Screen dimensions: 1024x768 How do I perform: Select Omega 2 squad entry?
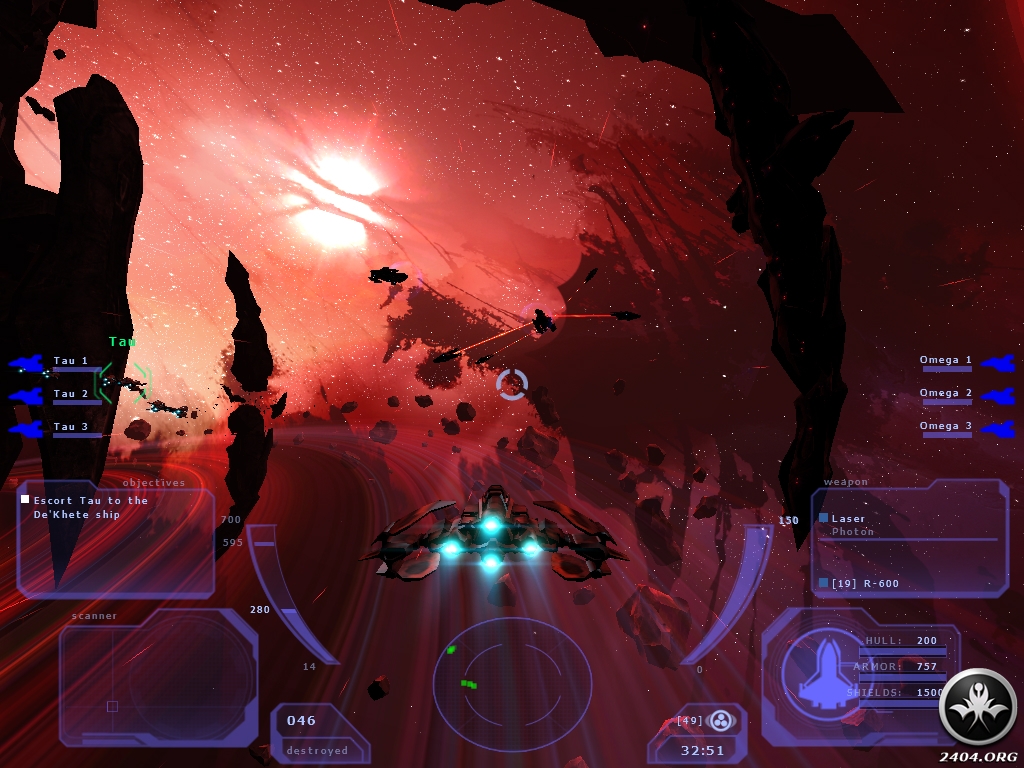coord(946,393)
